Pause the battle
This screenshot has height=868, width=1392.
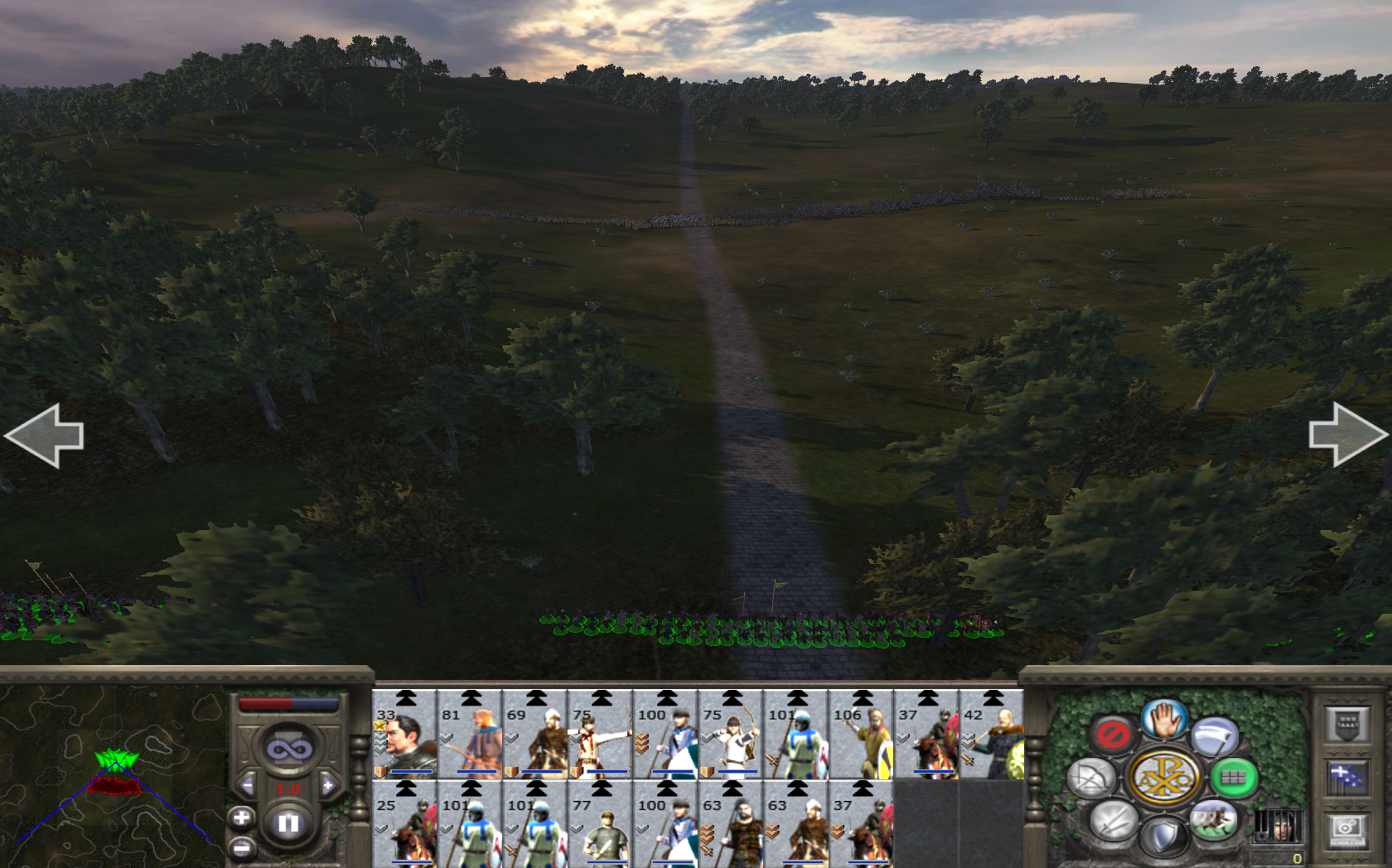[x=288, y=823]
